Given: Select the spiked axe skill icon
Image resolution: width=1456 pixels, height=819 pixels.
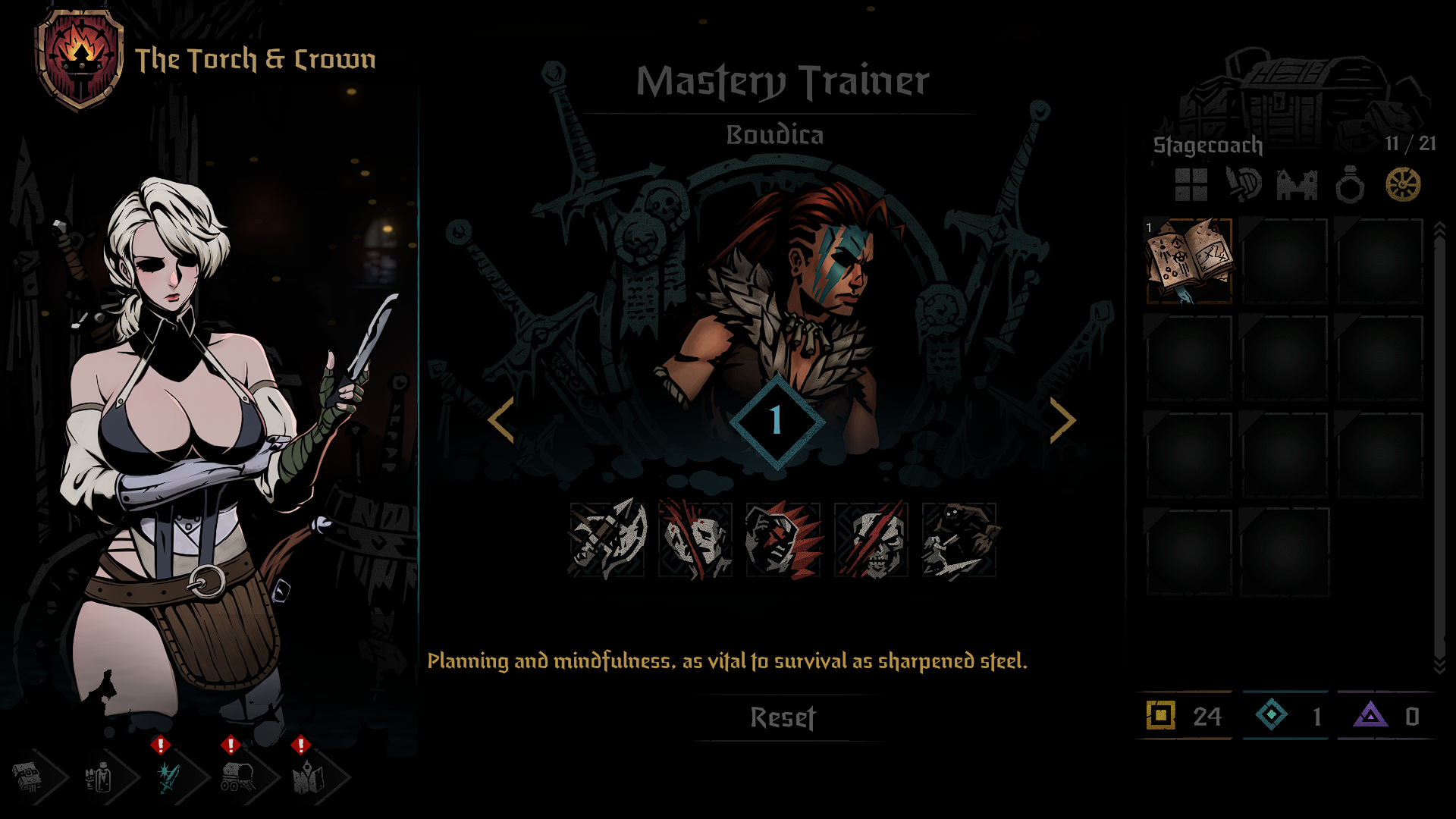Looking at the screenshot, I should click(607, 539).
